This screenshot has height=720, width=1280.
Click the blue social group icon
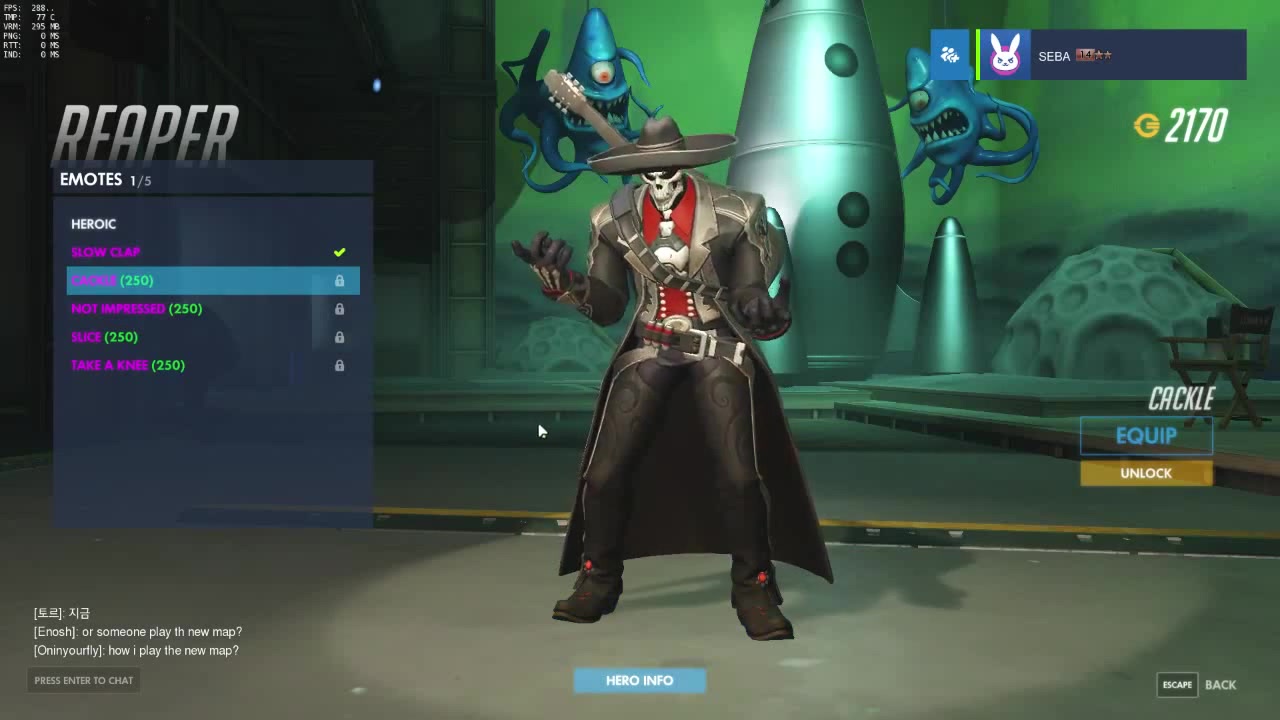tap(949, 55)
